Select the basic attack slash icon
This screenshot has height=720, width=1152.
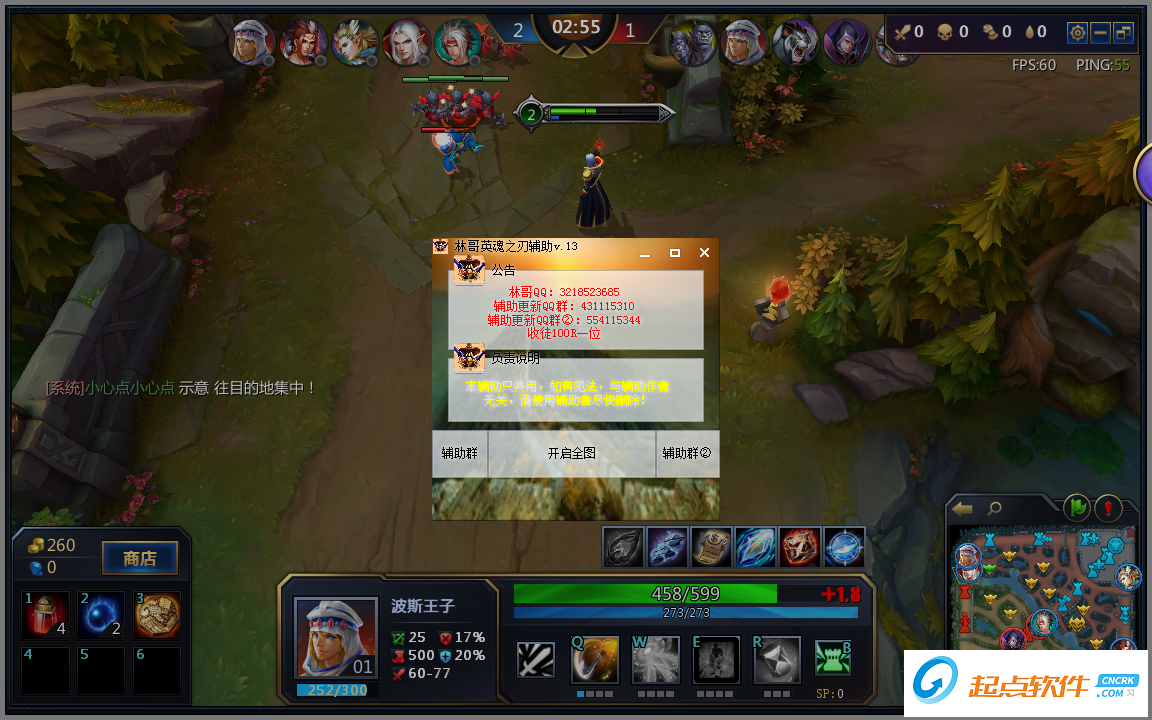pos(536,660)
